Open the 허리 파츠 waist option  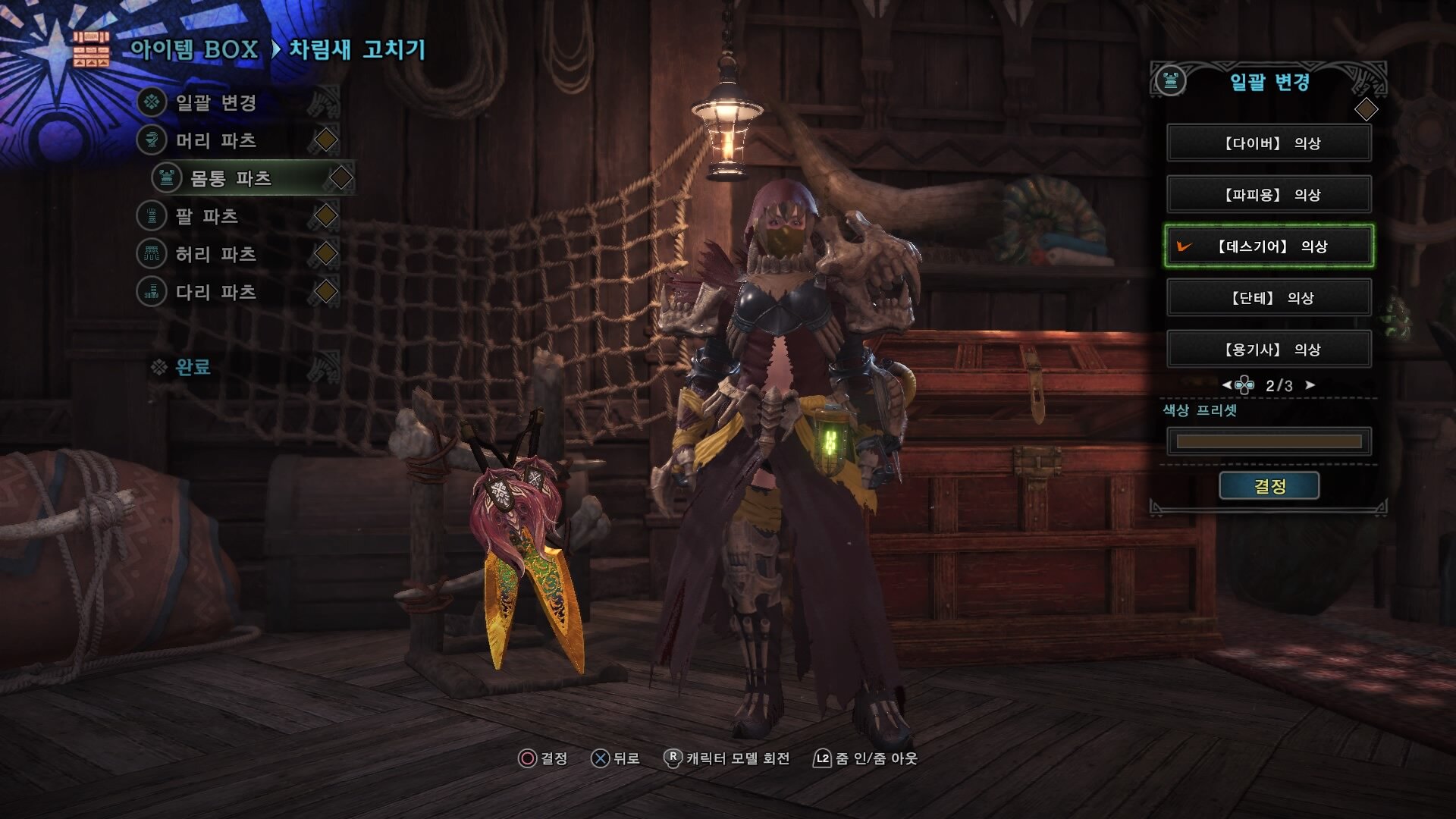point(216,254)
